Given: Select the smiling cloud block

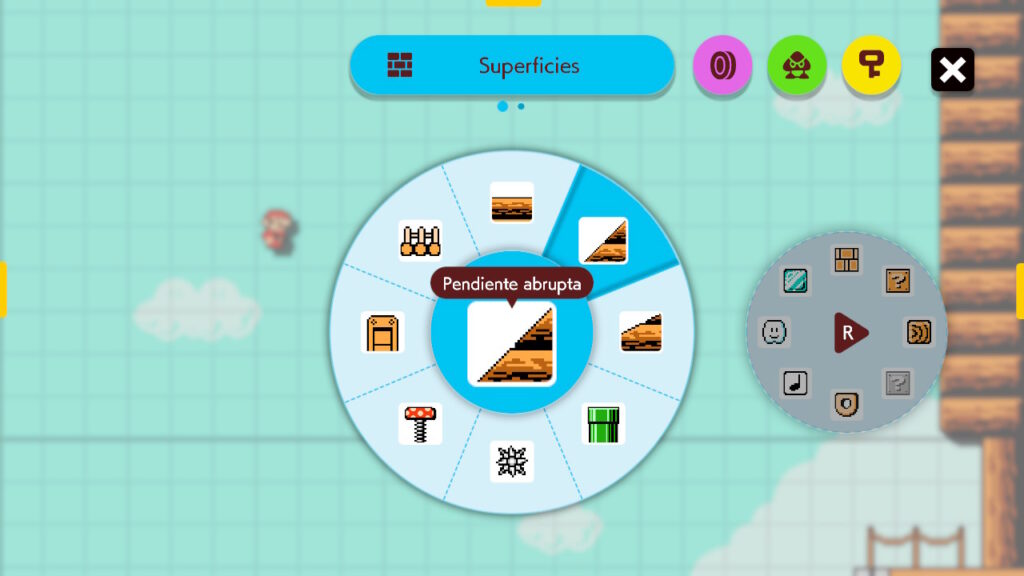Looking at the screenshot, I should click(x=773, y=331).
